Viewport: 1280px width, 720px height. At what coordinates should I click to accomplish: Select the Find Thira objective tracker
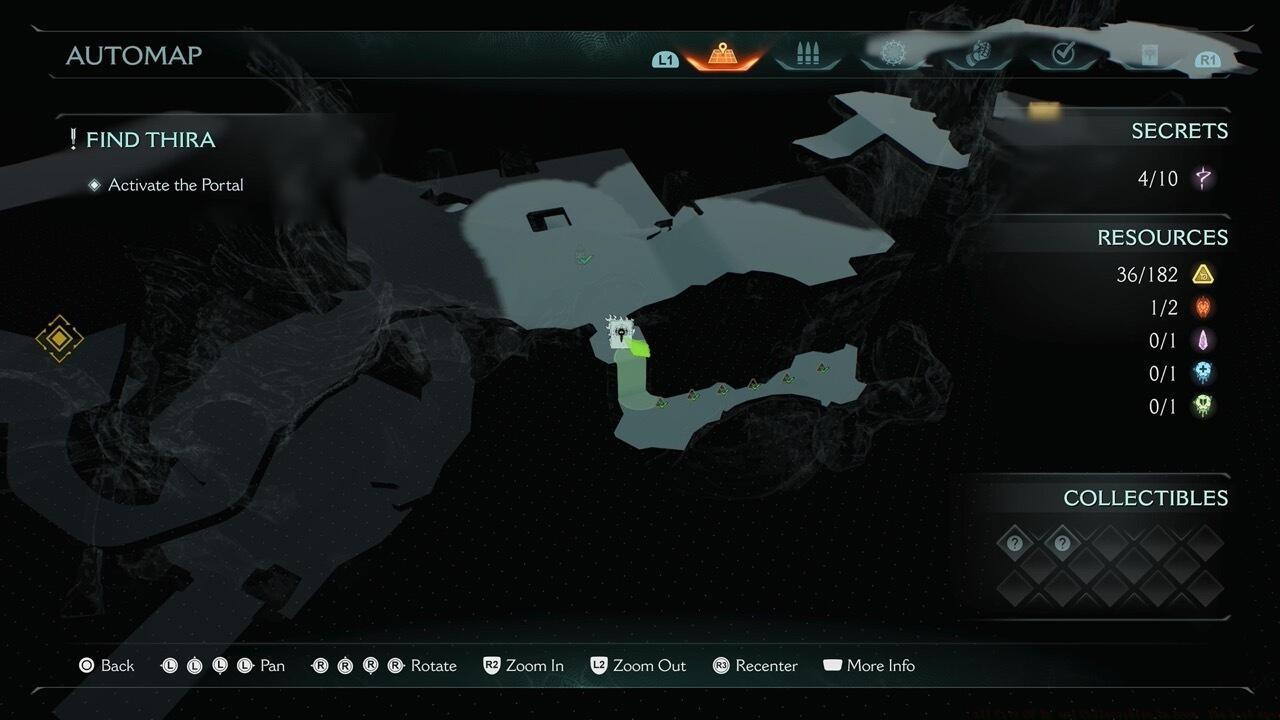coord(150,140)
